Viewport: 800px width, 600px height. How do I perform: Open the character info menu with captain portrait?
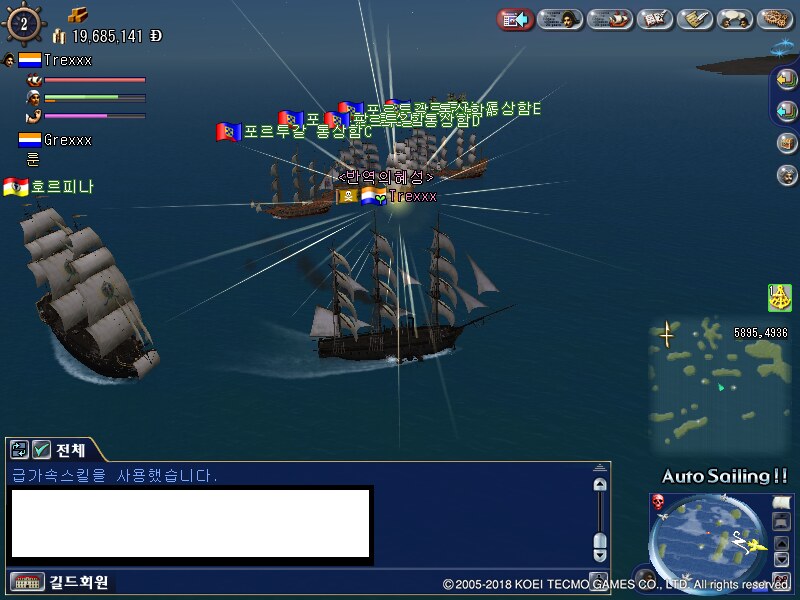click(x=561, y=19)
